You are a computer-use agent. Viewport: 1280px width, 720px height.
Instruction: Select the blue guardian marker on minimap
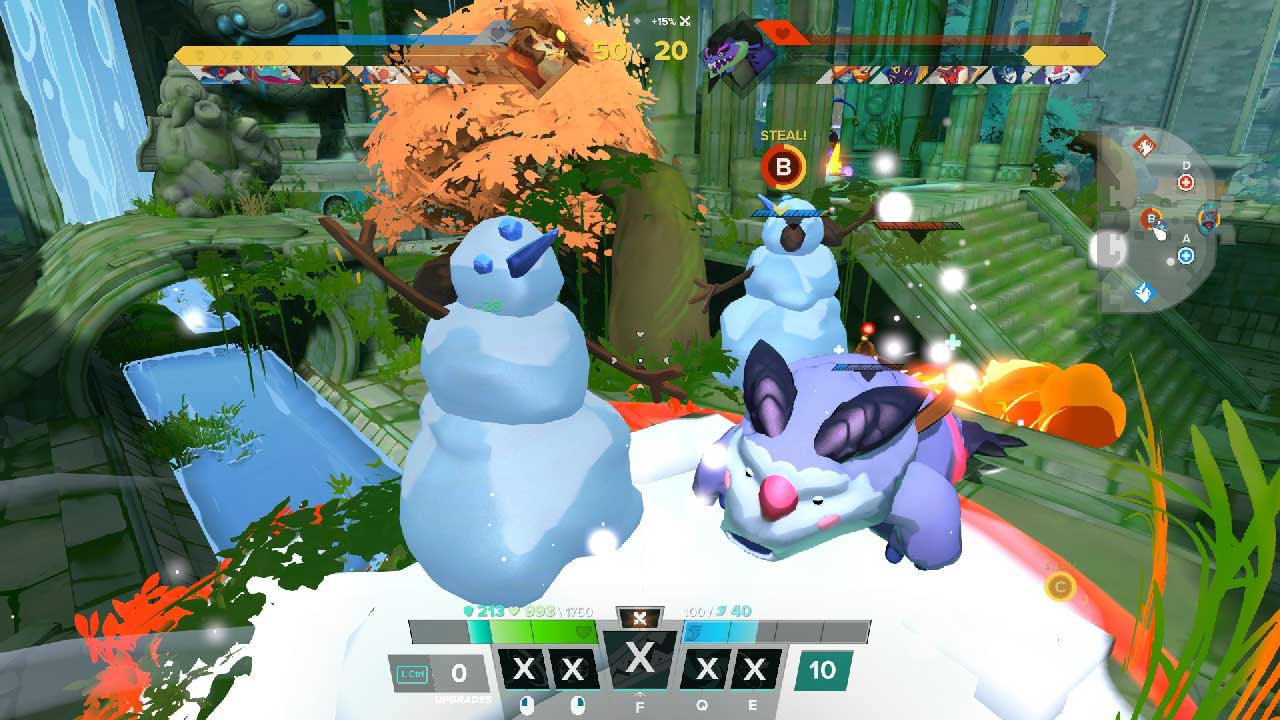click(1145, 292)
